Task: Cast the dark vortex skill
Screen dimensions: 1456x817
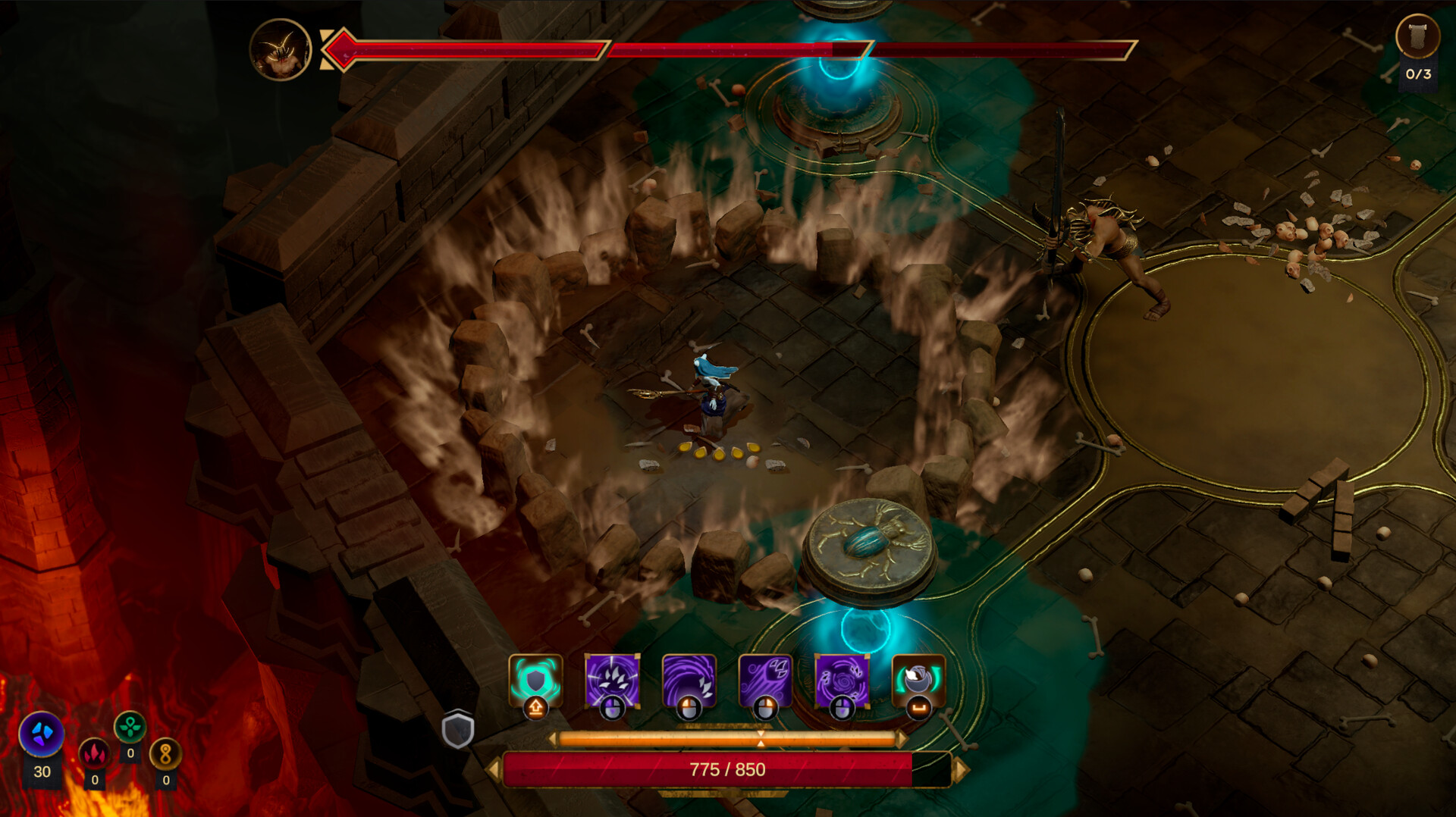Action: [x=690, y=680]
